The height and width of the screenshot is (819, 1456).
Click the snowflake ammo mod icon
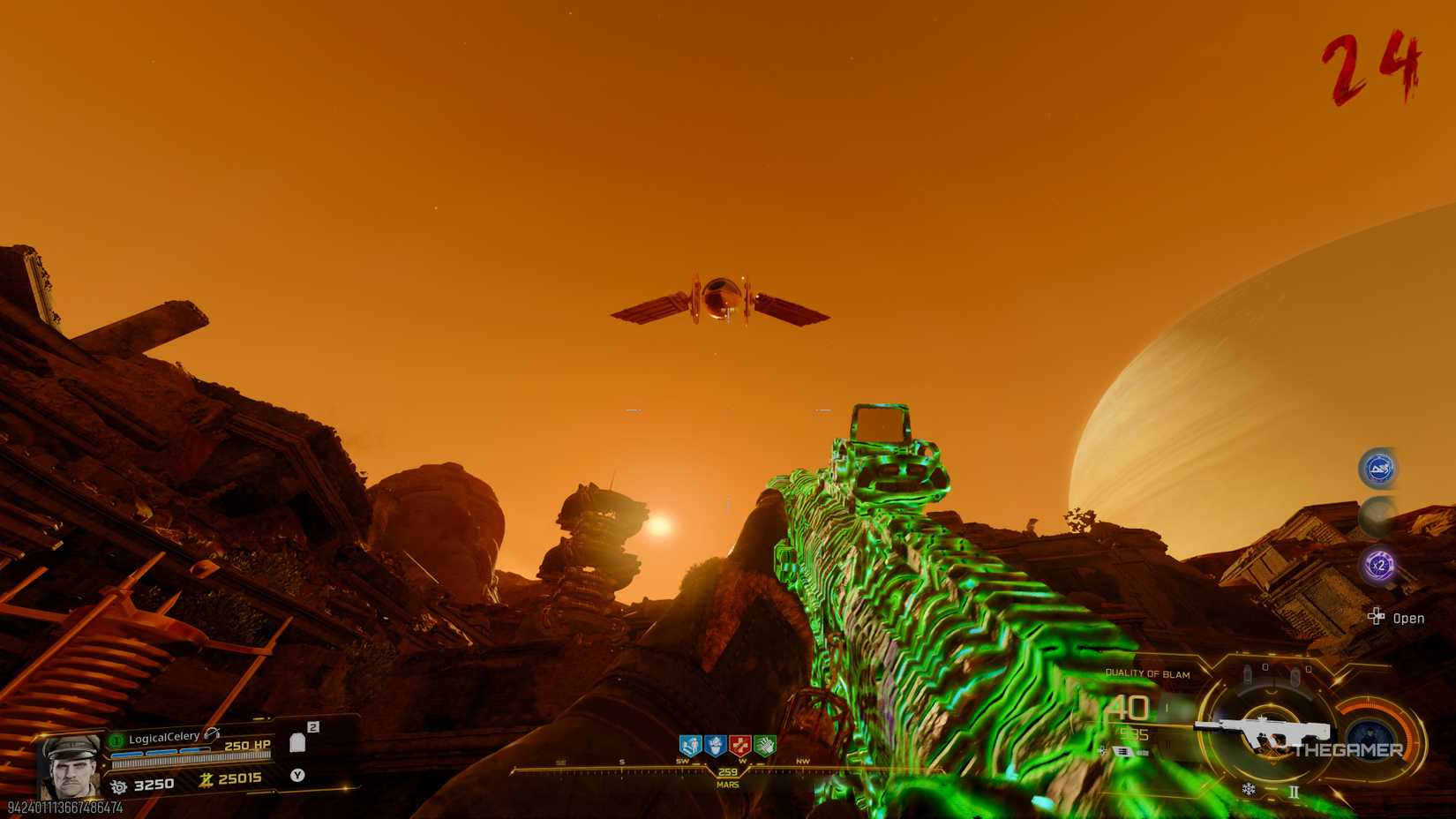1250,789
